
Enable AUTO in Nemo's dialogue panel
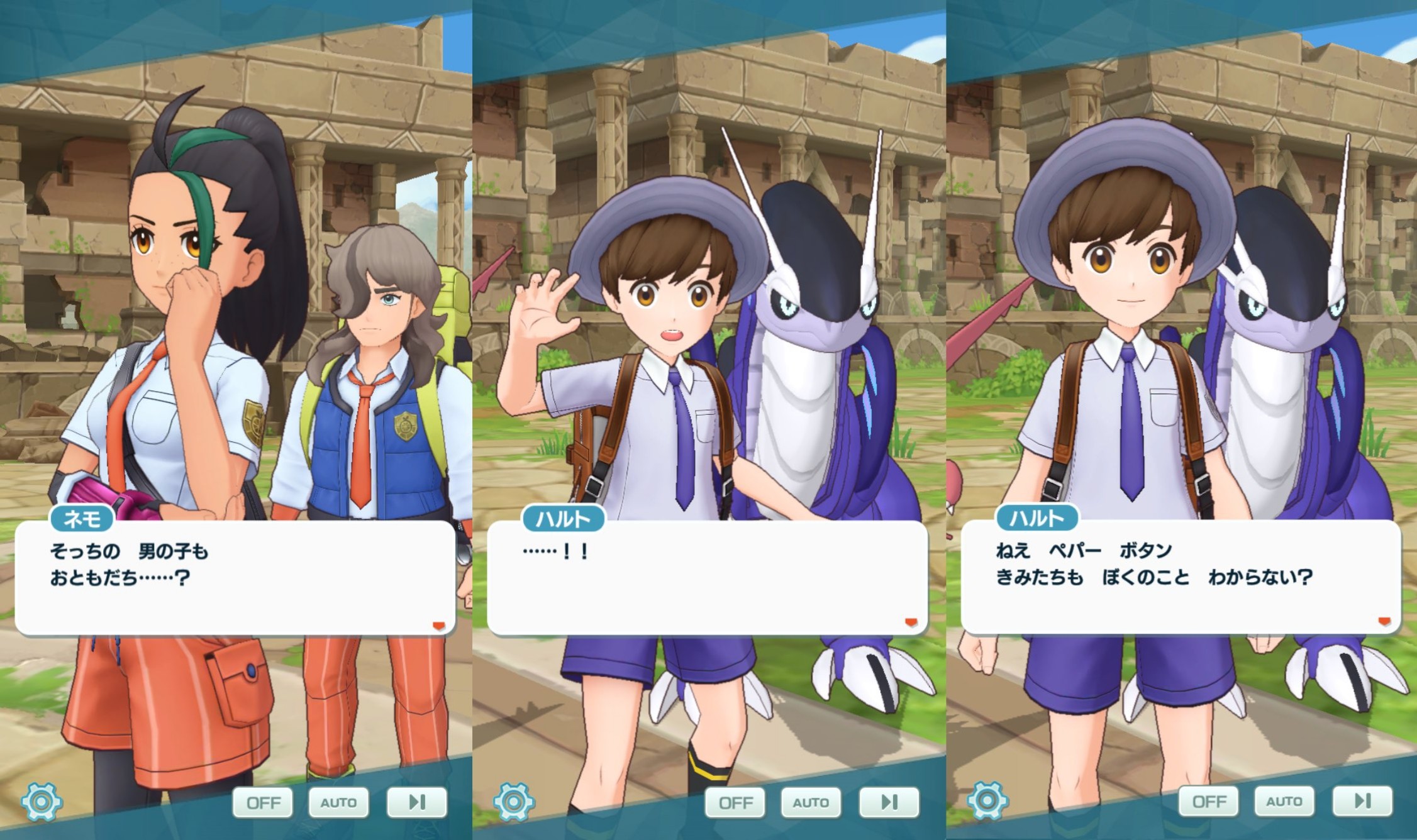coord(338,802)
